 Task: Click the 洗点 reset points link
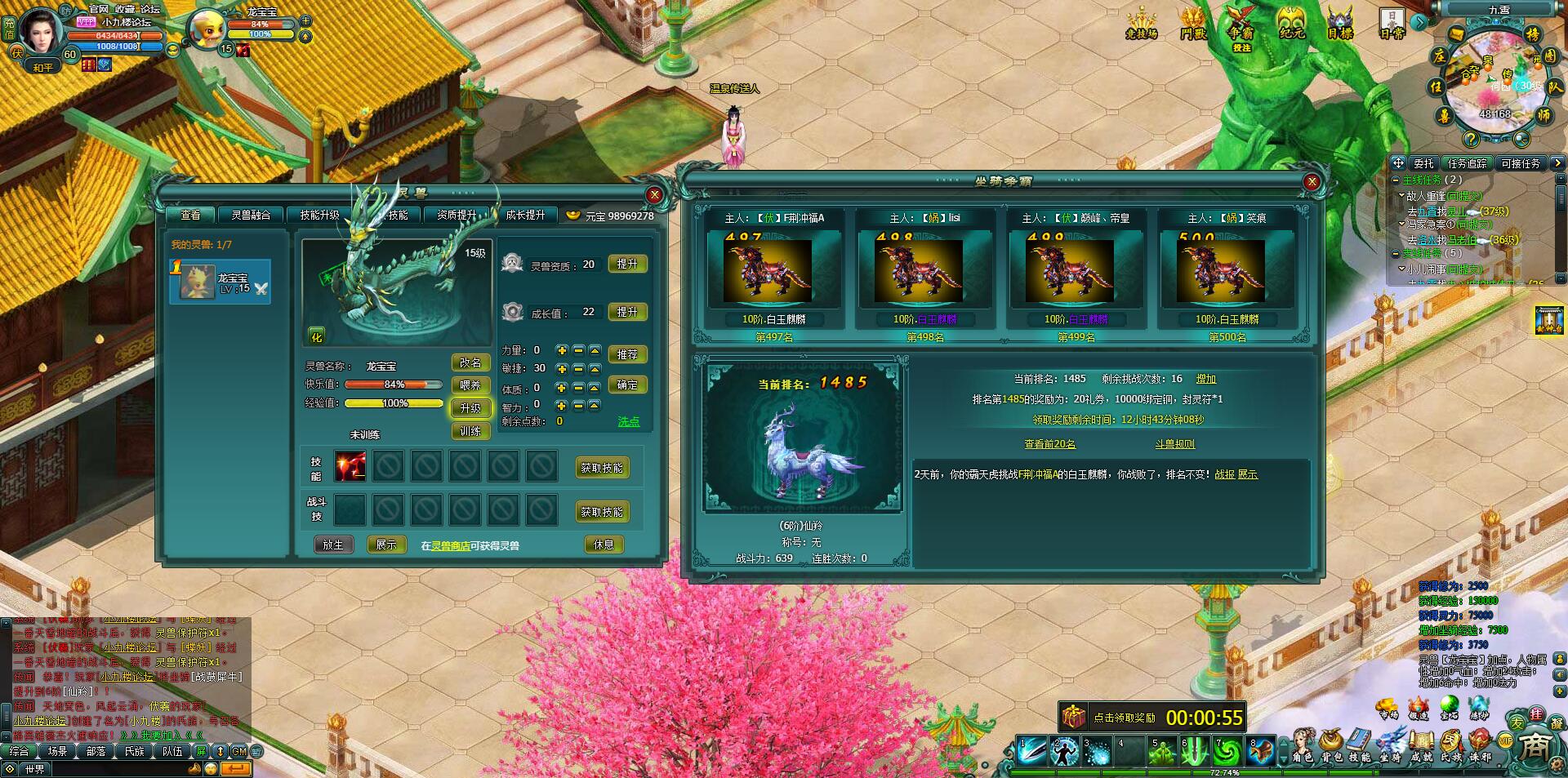tap(629, 422)
